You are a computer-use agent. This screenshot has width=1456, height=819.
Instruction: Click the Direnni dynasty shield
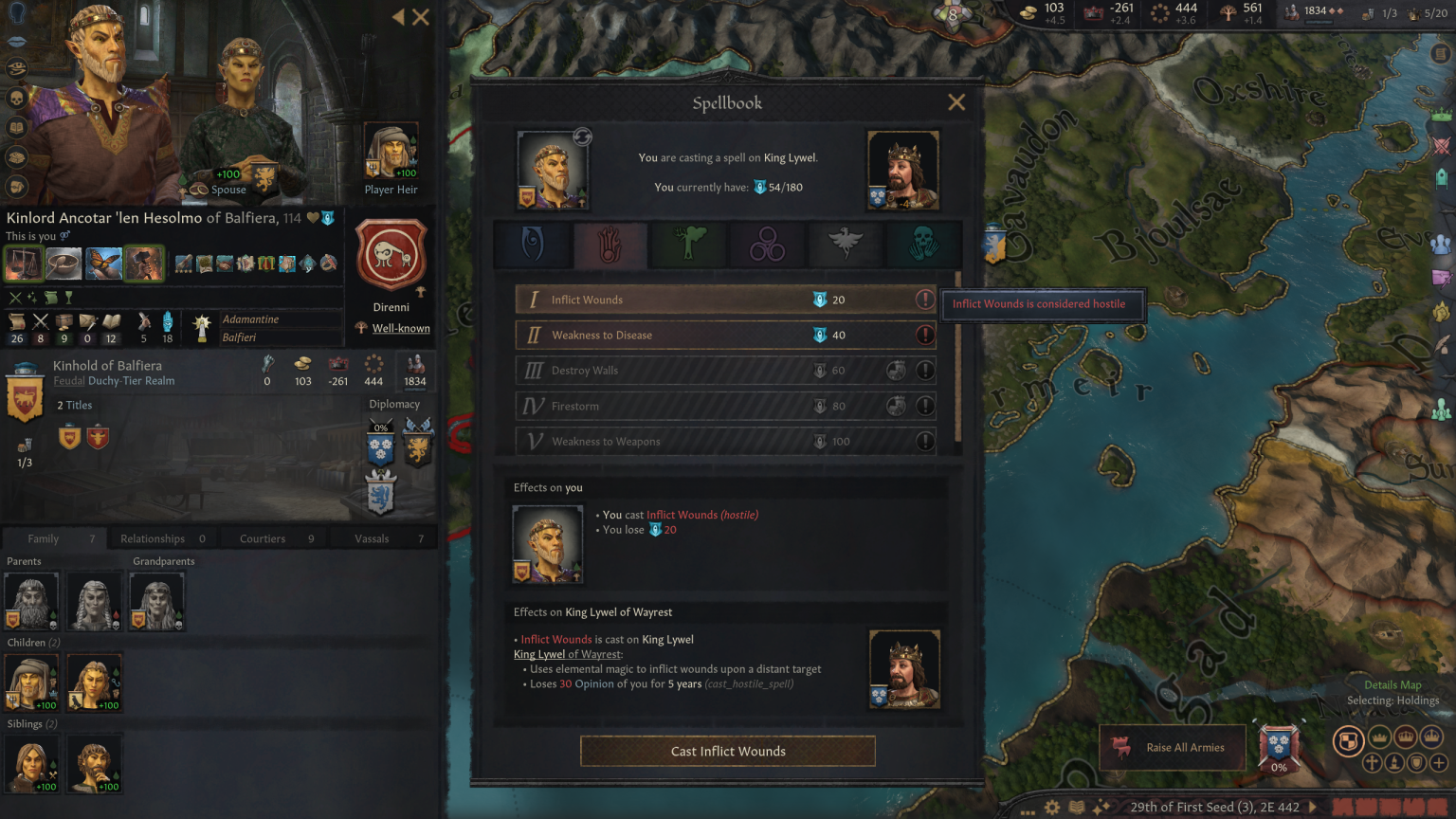tap(391, 256)
